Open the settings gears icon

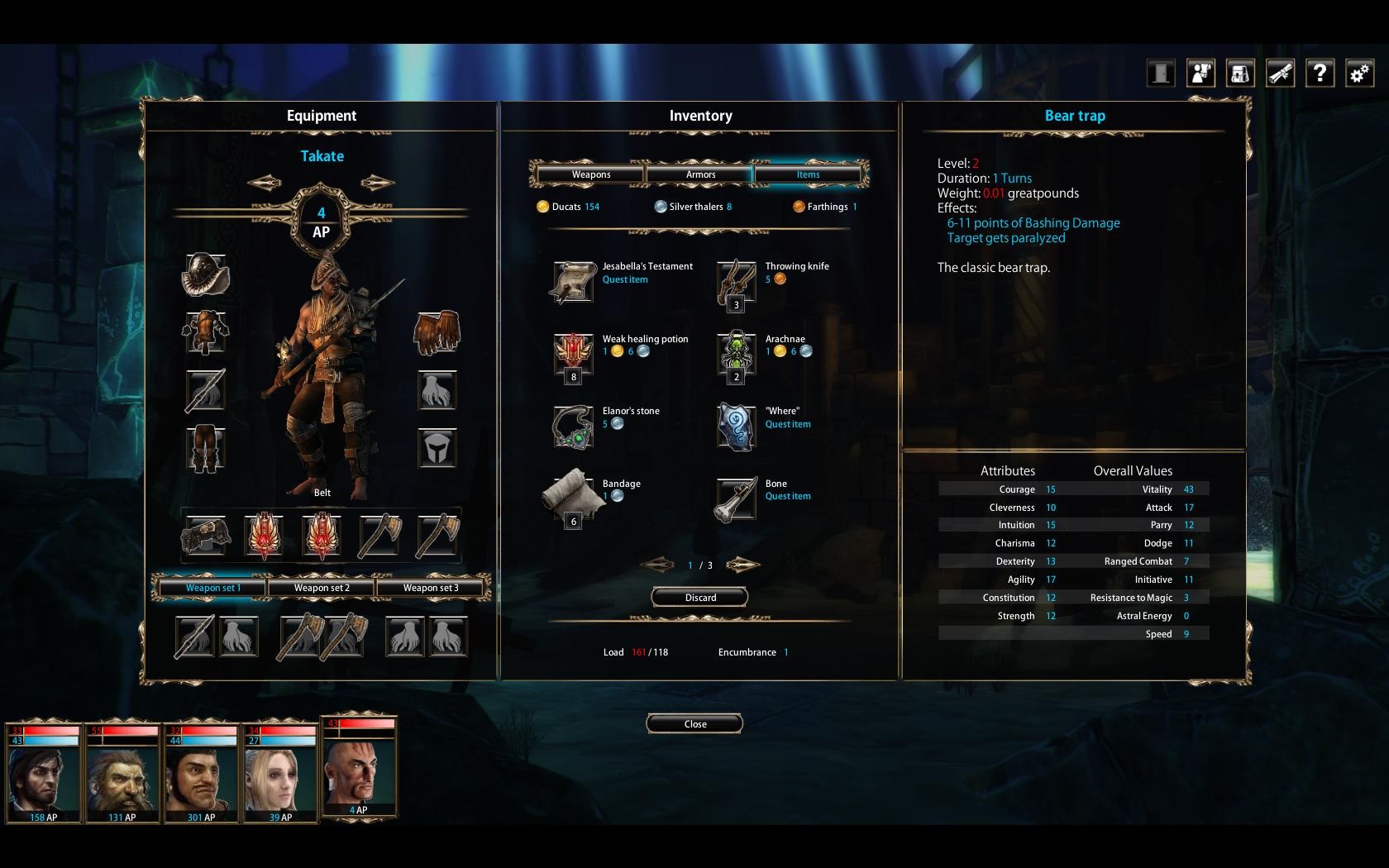click(1359, 74)
